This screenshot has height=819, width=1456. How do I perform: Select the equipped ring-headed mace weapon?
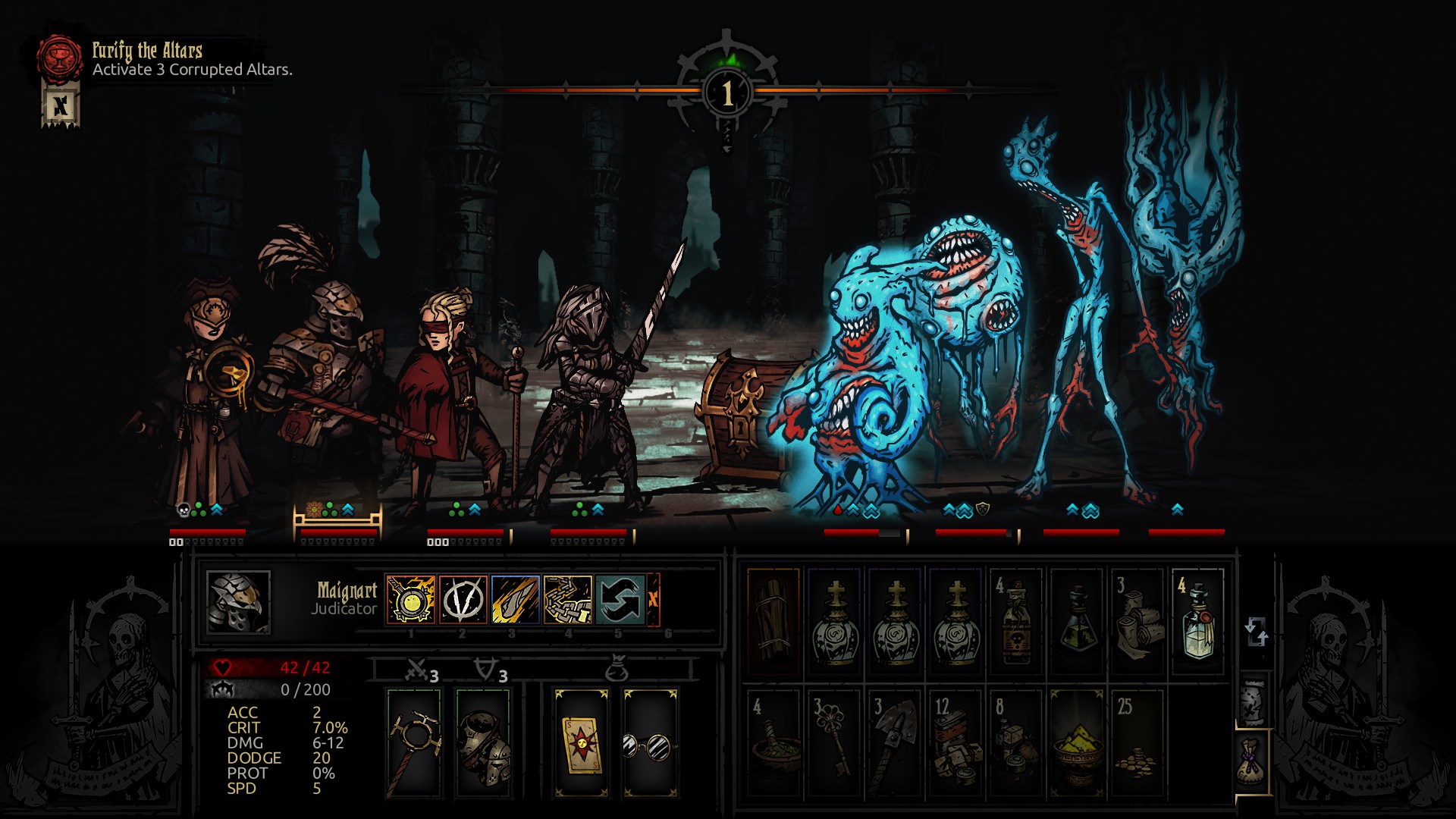pos(414,743)
